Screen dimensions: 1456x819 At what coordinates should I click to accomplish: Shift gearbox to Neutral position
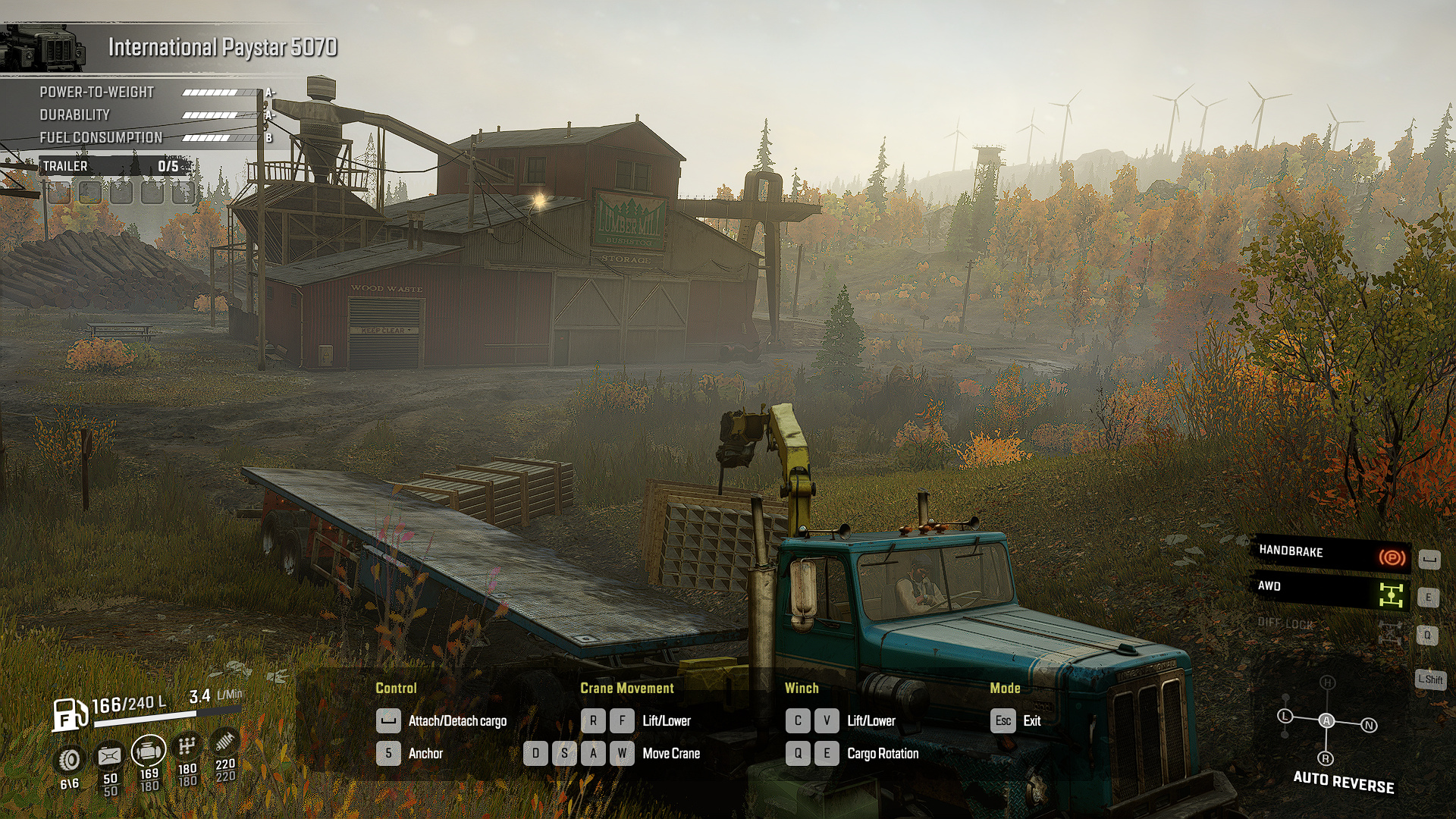1369,726
